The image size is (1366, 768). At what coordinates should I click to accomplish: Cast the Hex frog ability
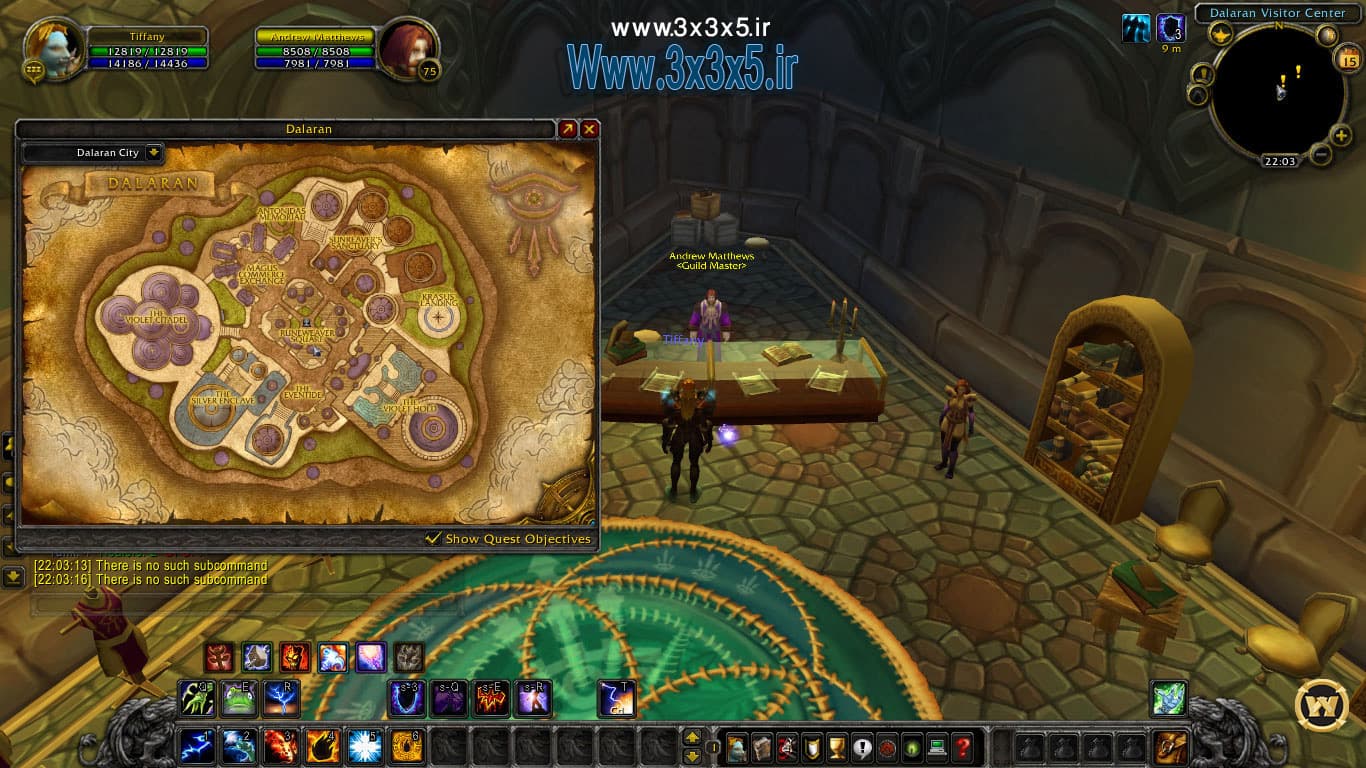(237, 697)
